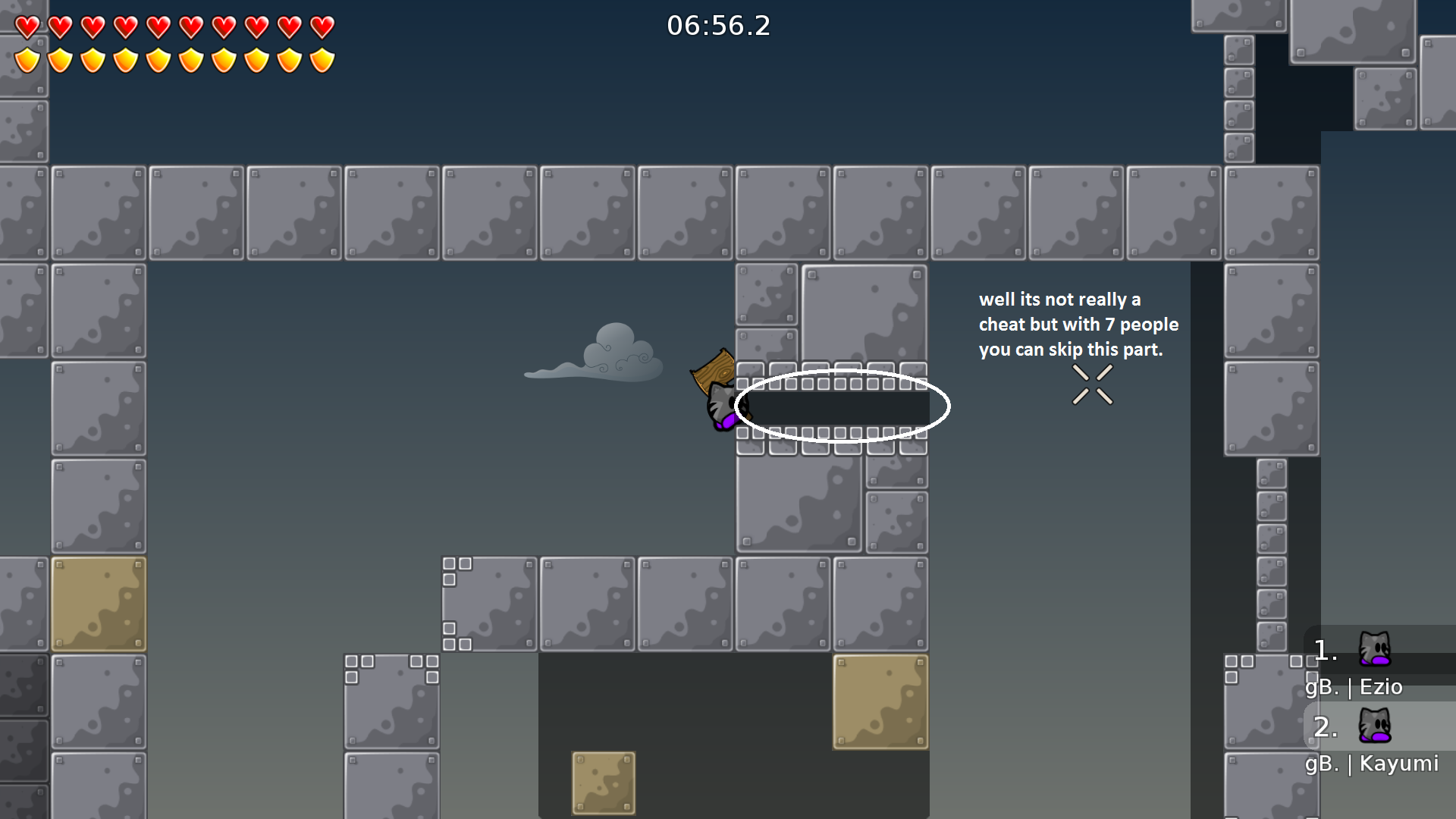Click the chat message about skipping this part

click(x=1078, y=324)
